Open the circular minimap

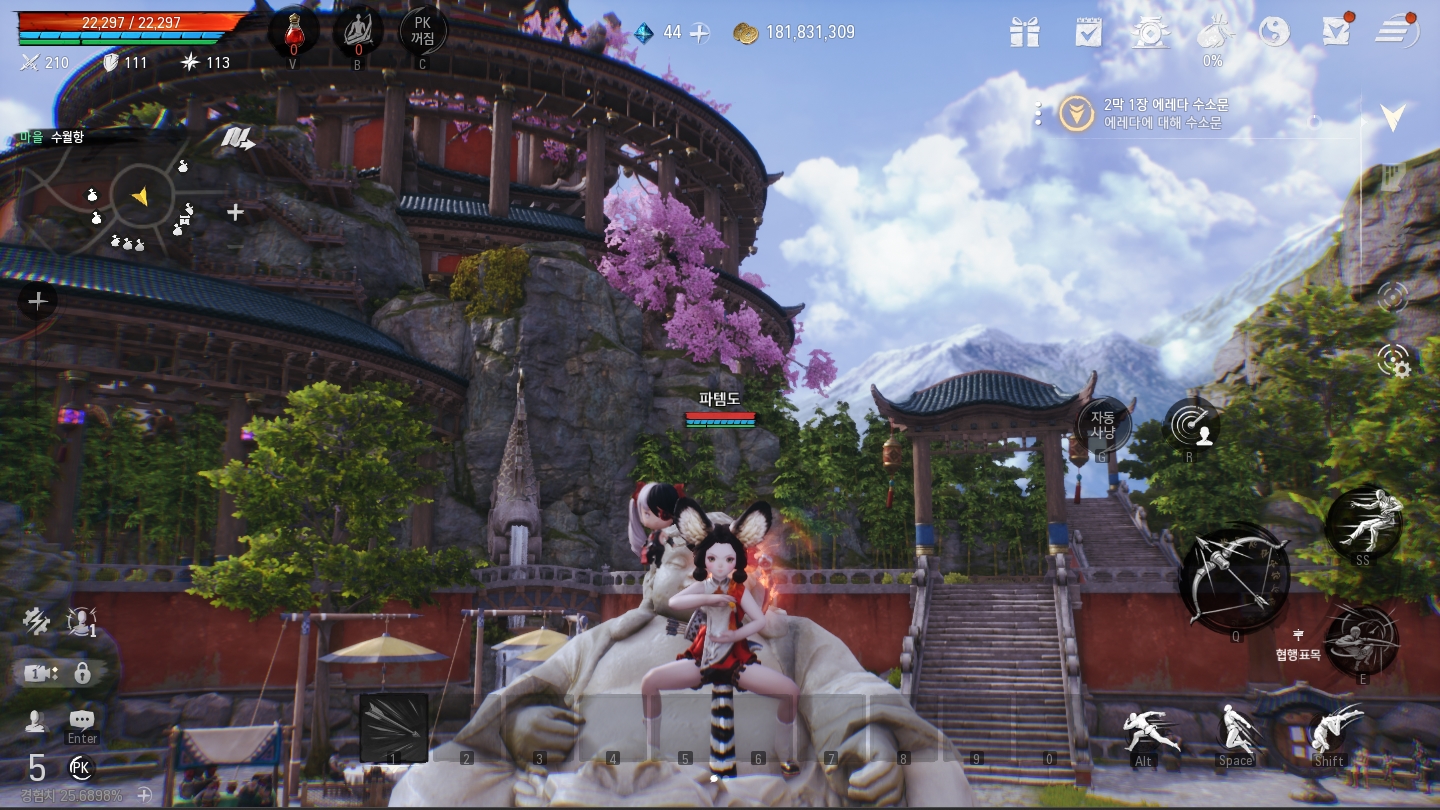(x=140, y=197)
